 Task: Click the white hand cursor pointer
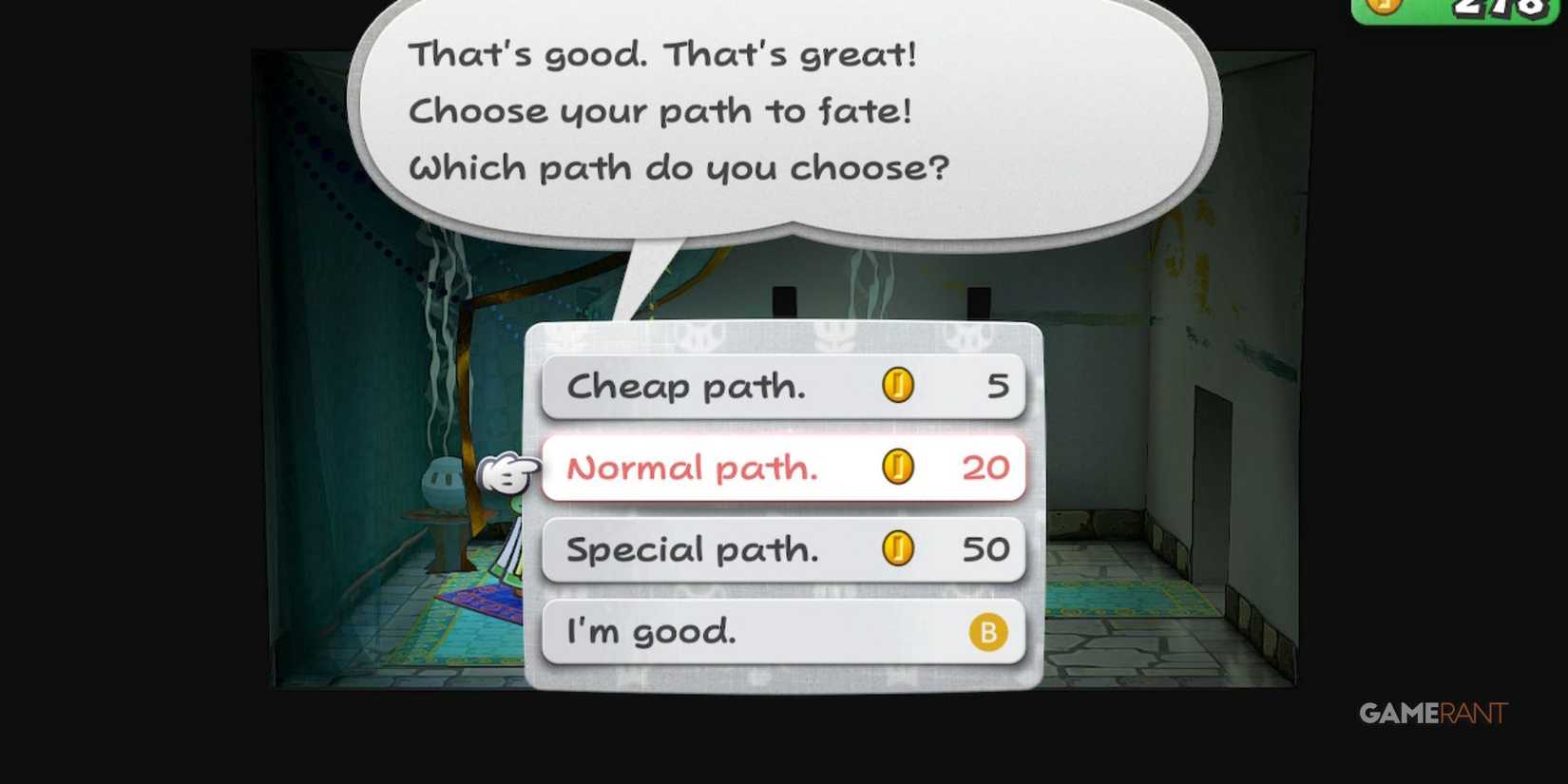tap(507, 470)
